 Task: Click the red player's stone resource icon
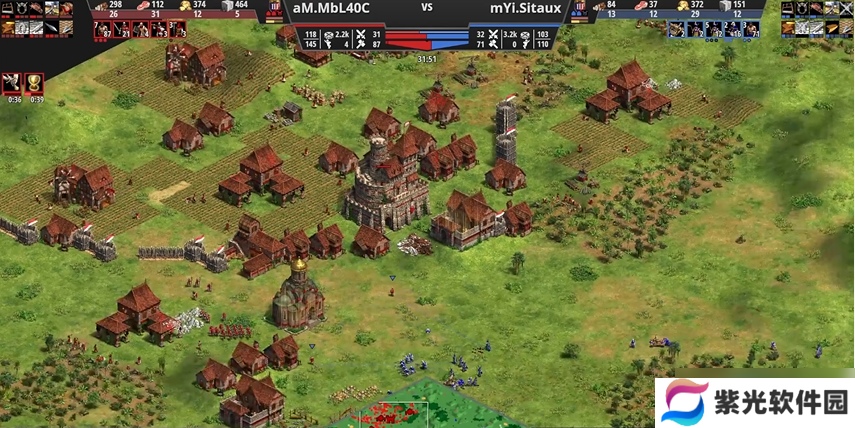coord(227,5)
